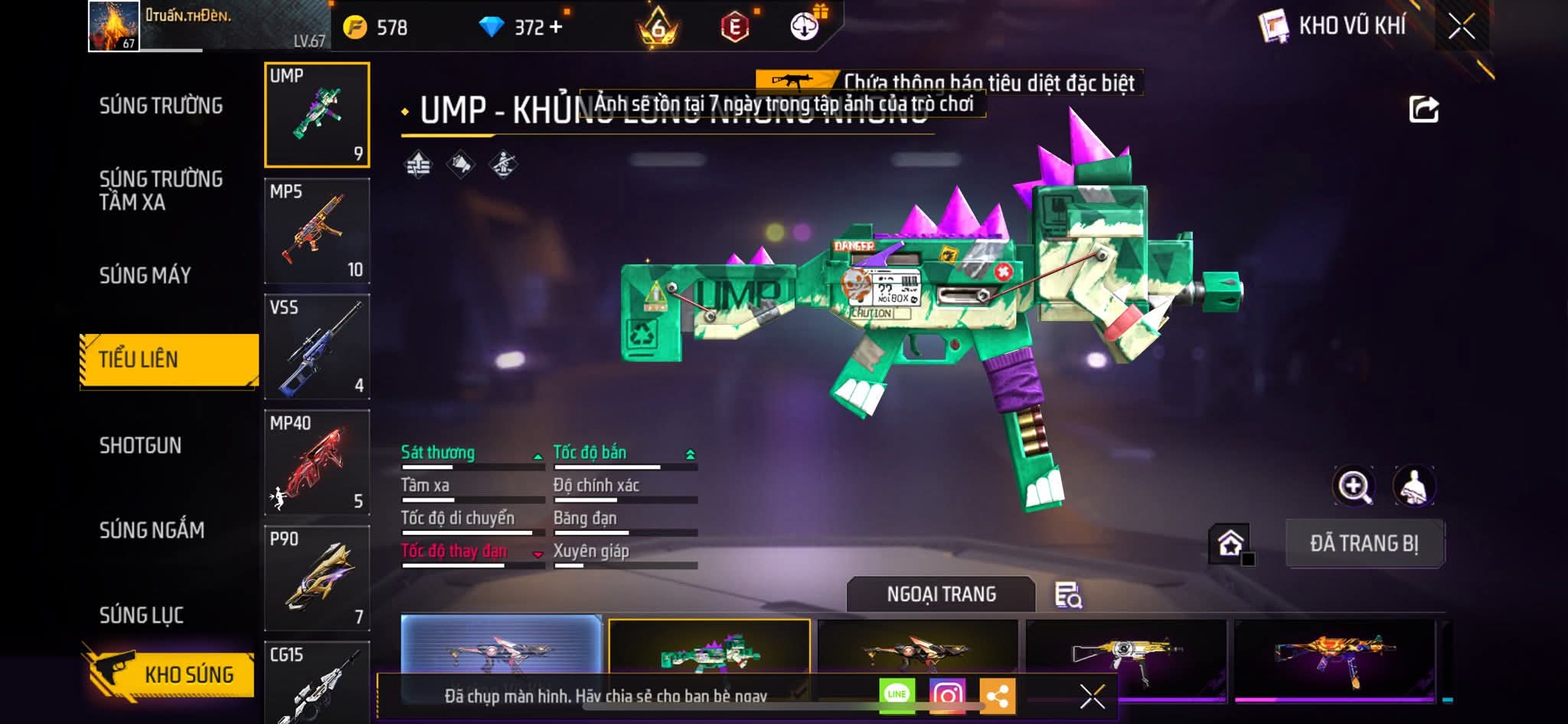Close the weapon vault screen
This screenshot has height=724, width=1568.
(x=1461, y=27)
